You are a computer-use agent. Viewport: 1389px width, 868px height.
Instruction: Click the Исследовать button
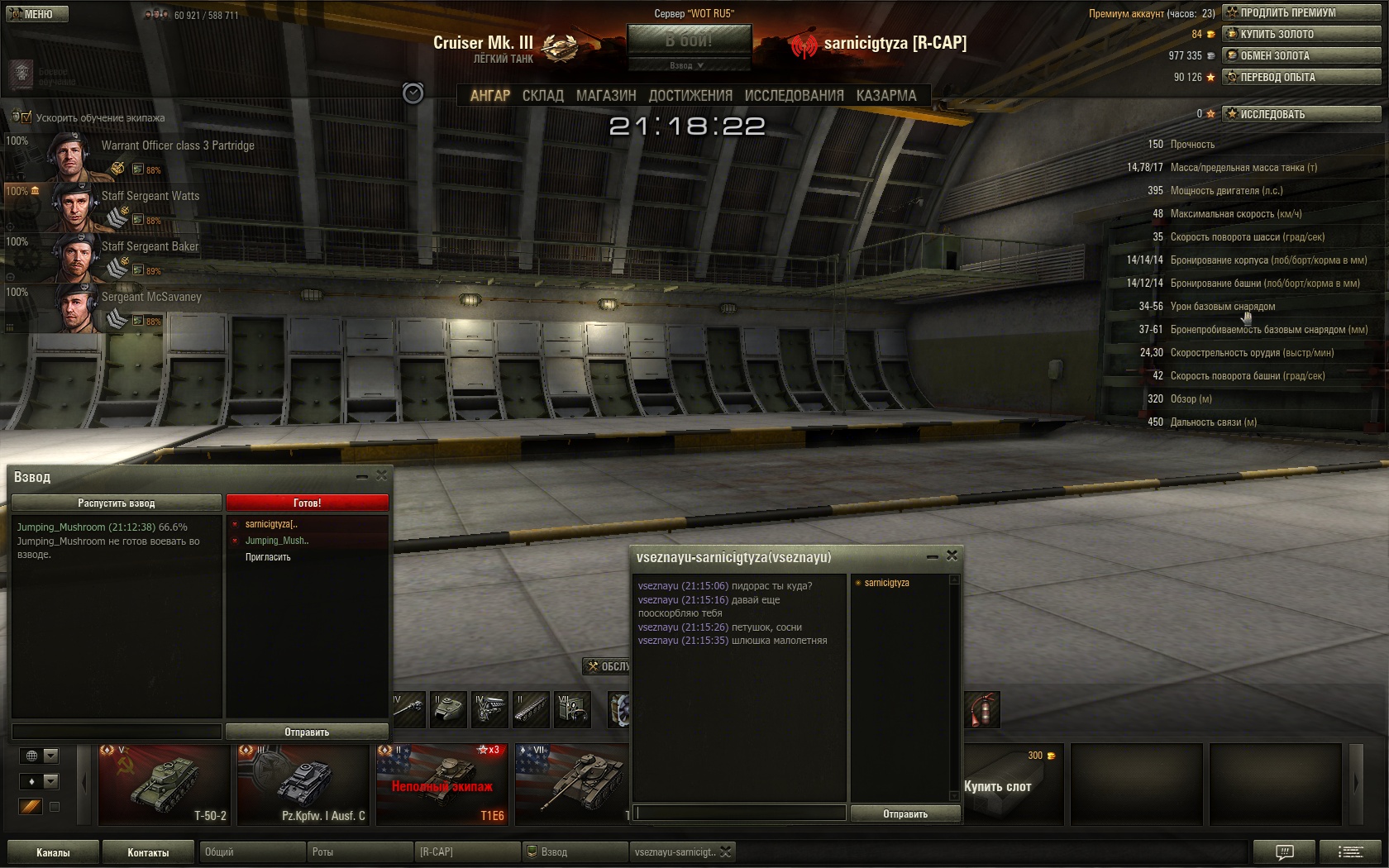[x=1301, y=114]
